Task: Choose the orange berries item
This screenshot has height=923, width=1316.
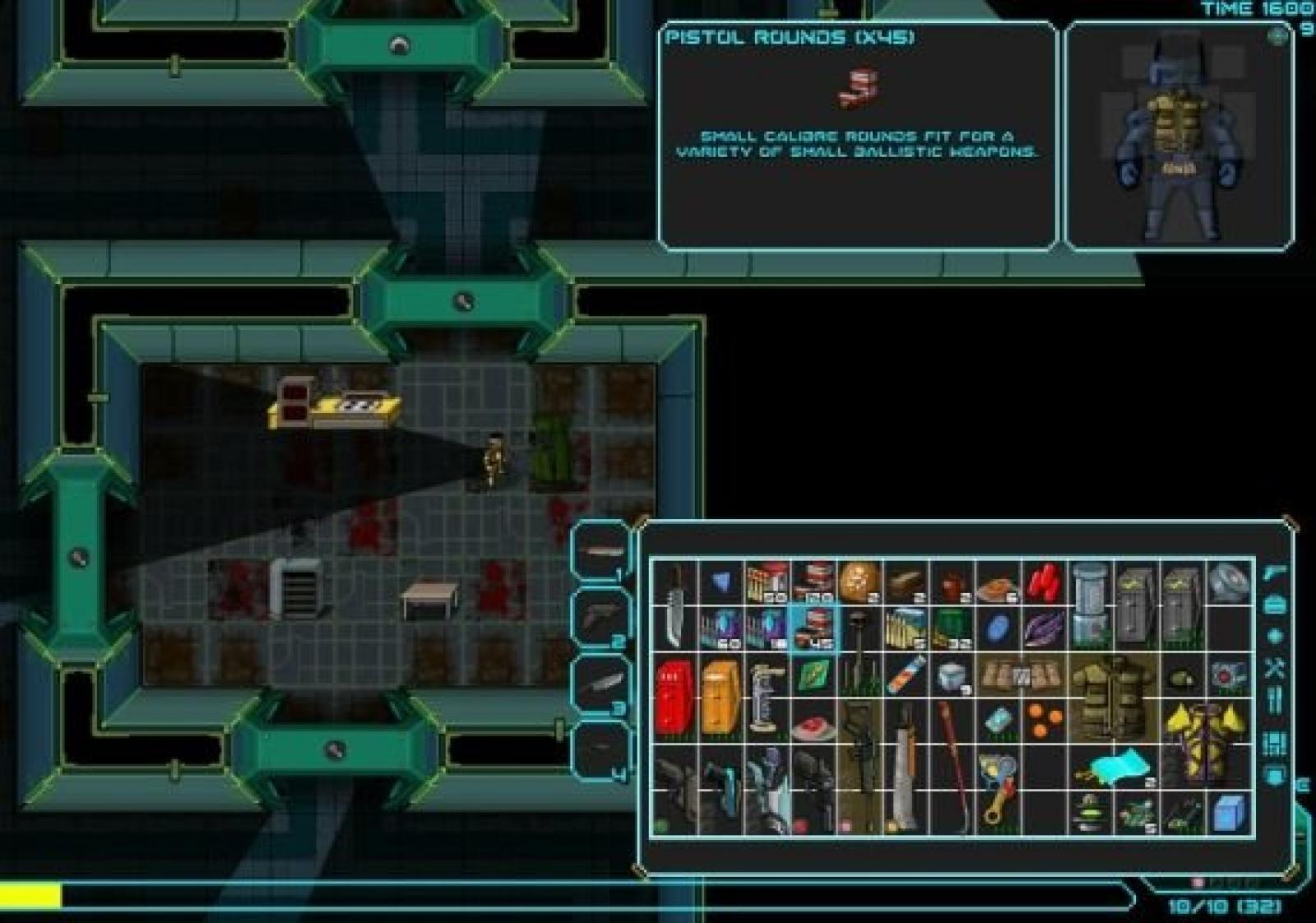Action: click(x=1043, y=721)
